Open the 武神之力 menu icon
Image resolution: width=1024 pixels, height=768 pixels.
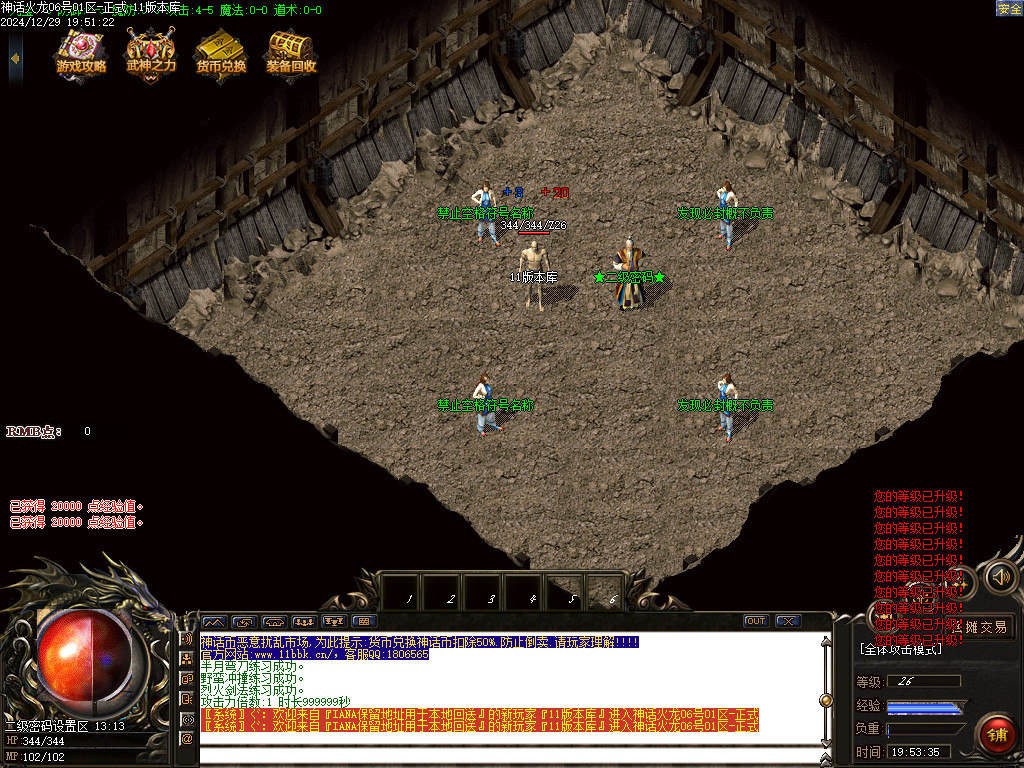coord(151,52)
